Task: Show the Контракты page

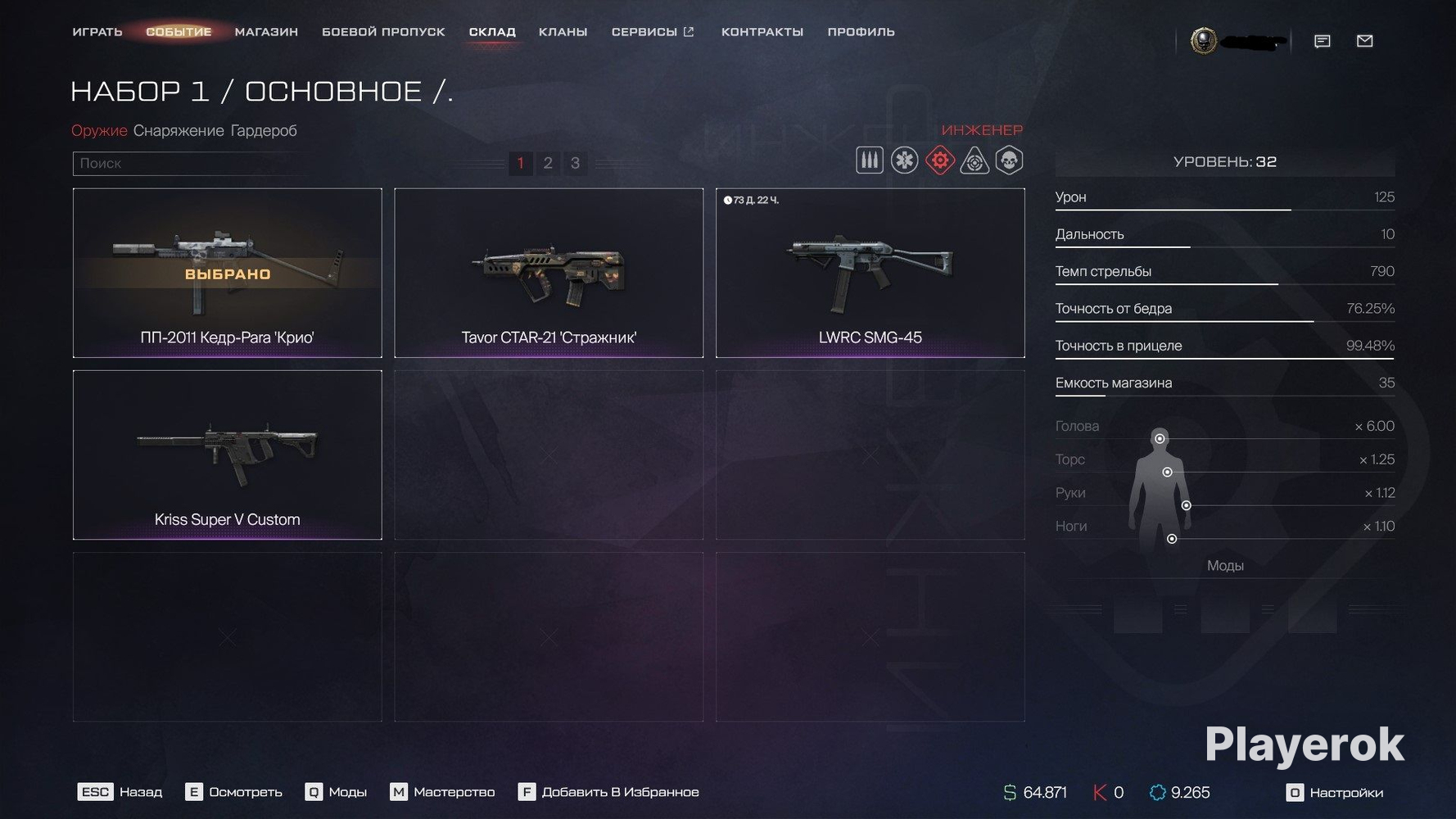Action: (762, 32)
